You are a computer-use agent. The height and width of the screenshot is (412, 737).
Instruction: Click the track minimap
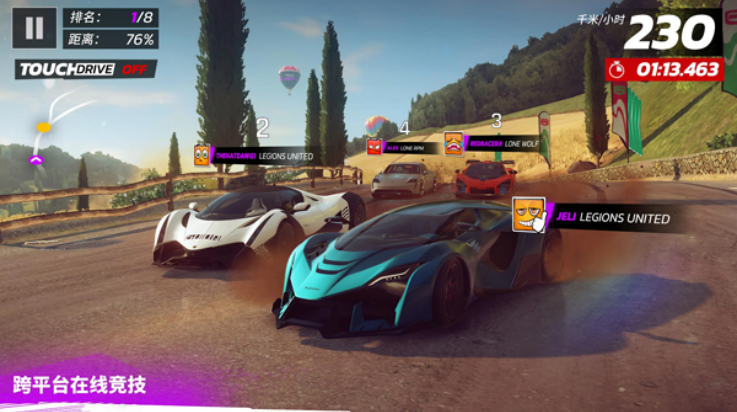pos(52,127)
